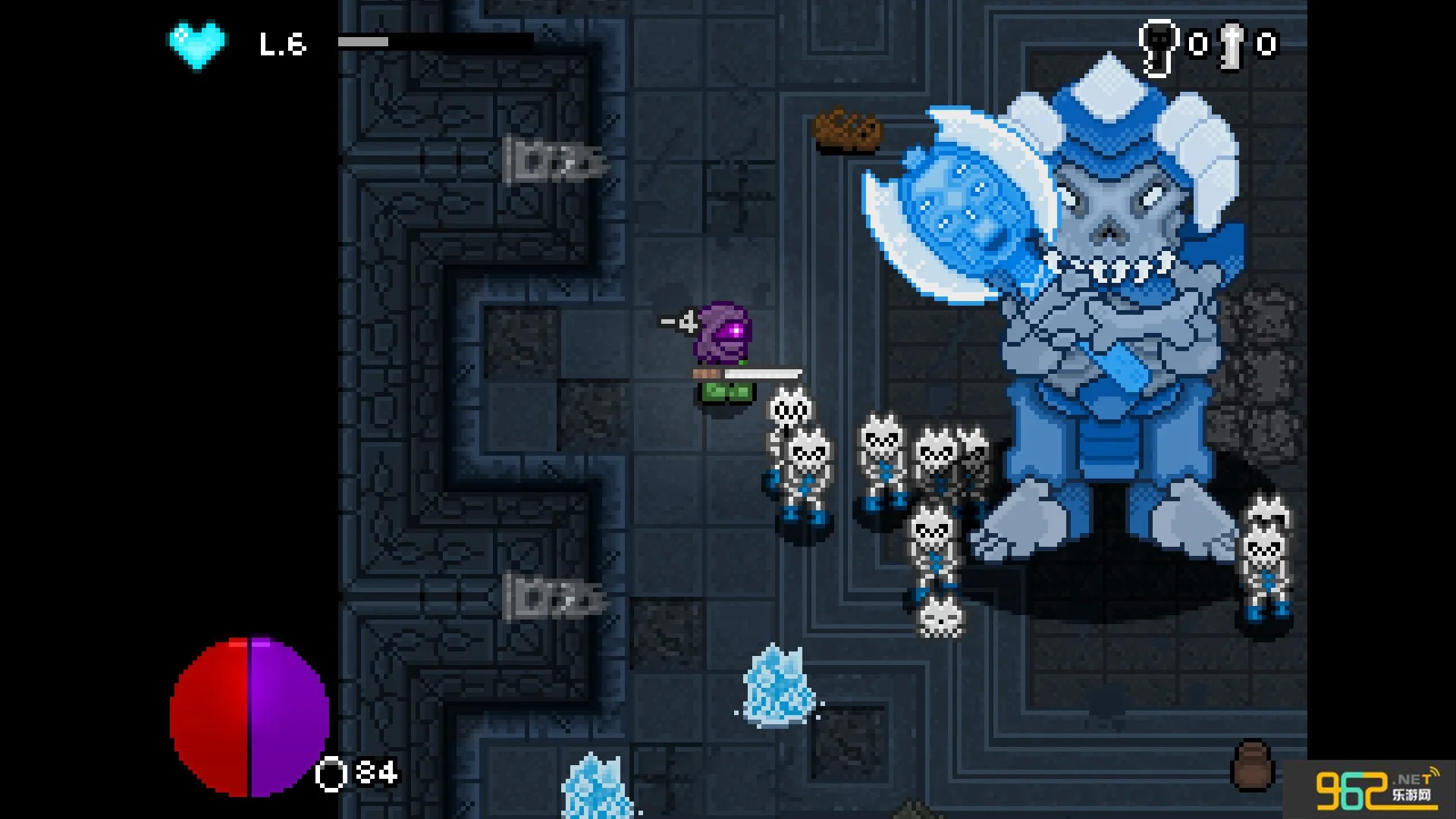Click the skull key icon
The height and width of the screenshot is (819, 1456).
point(1158,47)
